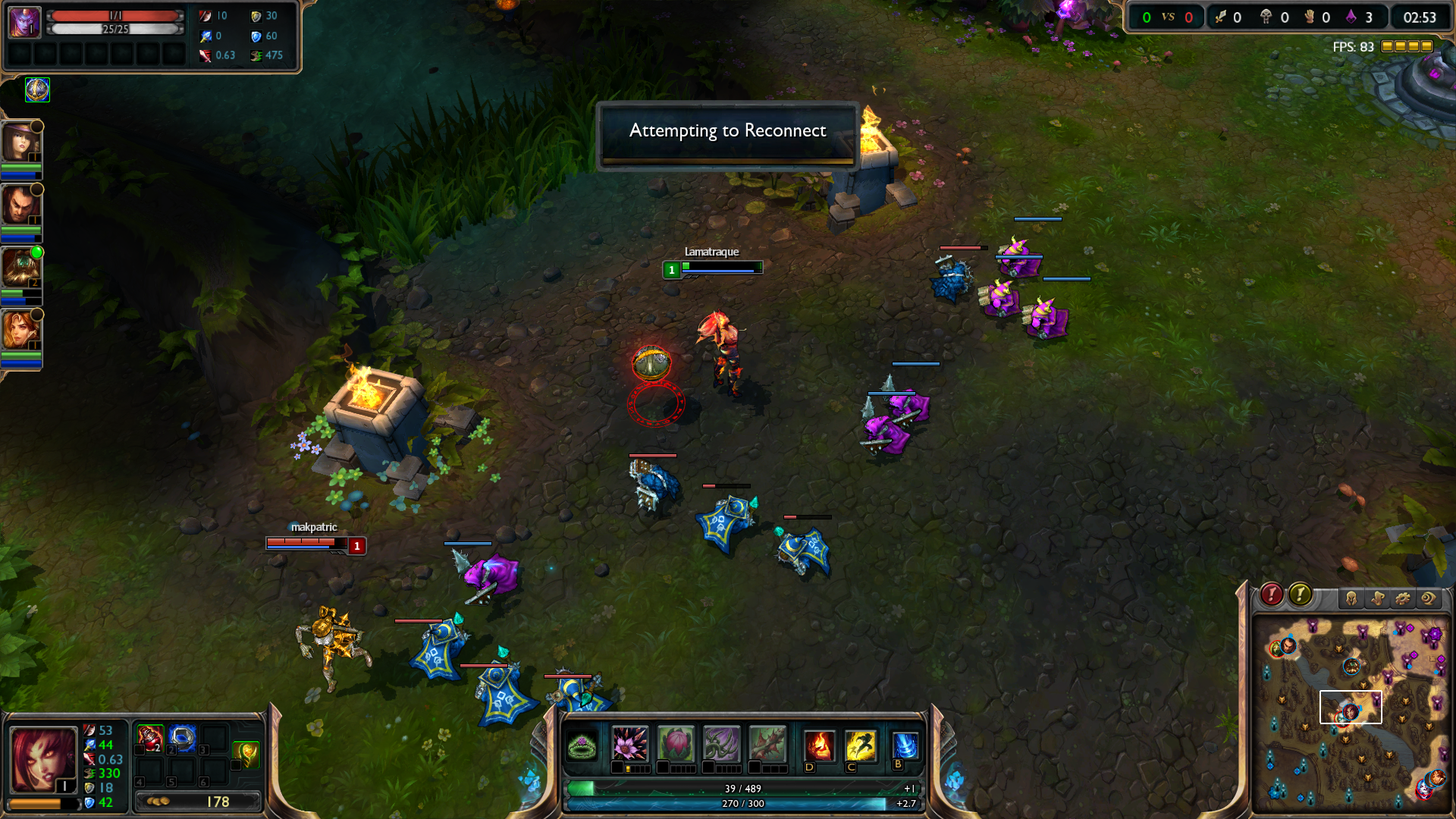
Task: Cast Zyra's Deadly Bloom ability
Action: point(629,743)
